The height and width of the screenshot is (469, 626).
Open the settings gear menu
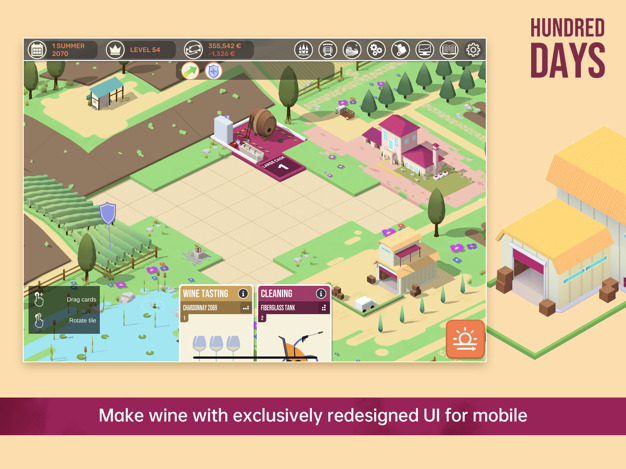coord(473,49)
